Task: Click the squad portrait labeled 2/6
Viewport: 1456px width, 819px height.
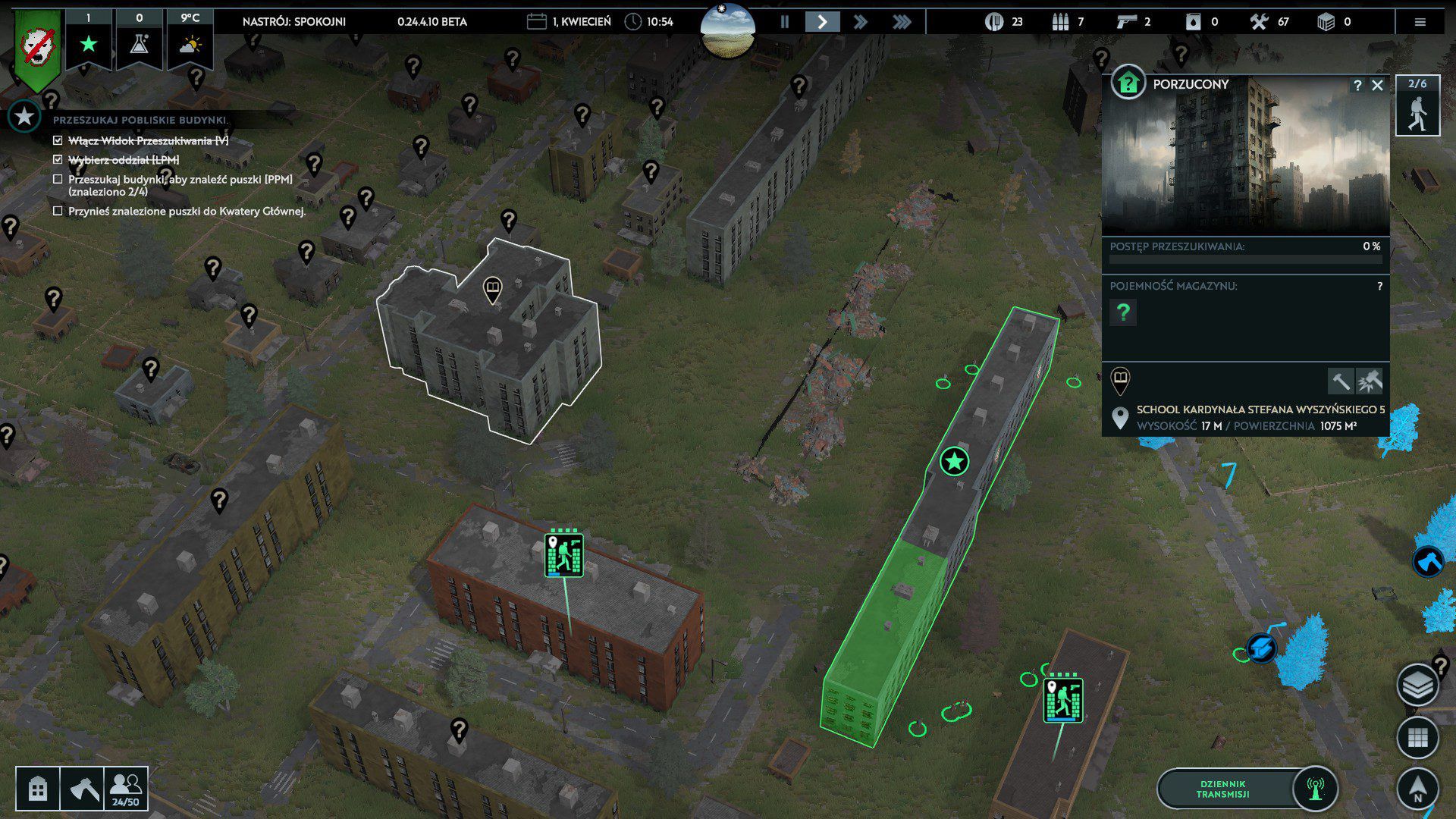Action: click(1417, 106)
